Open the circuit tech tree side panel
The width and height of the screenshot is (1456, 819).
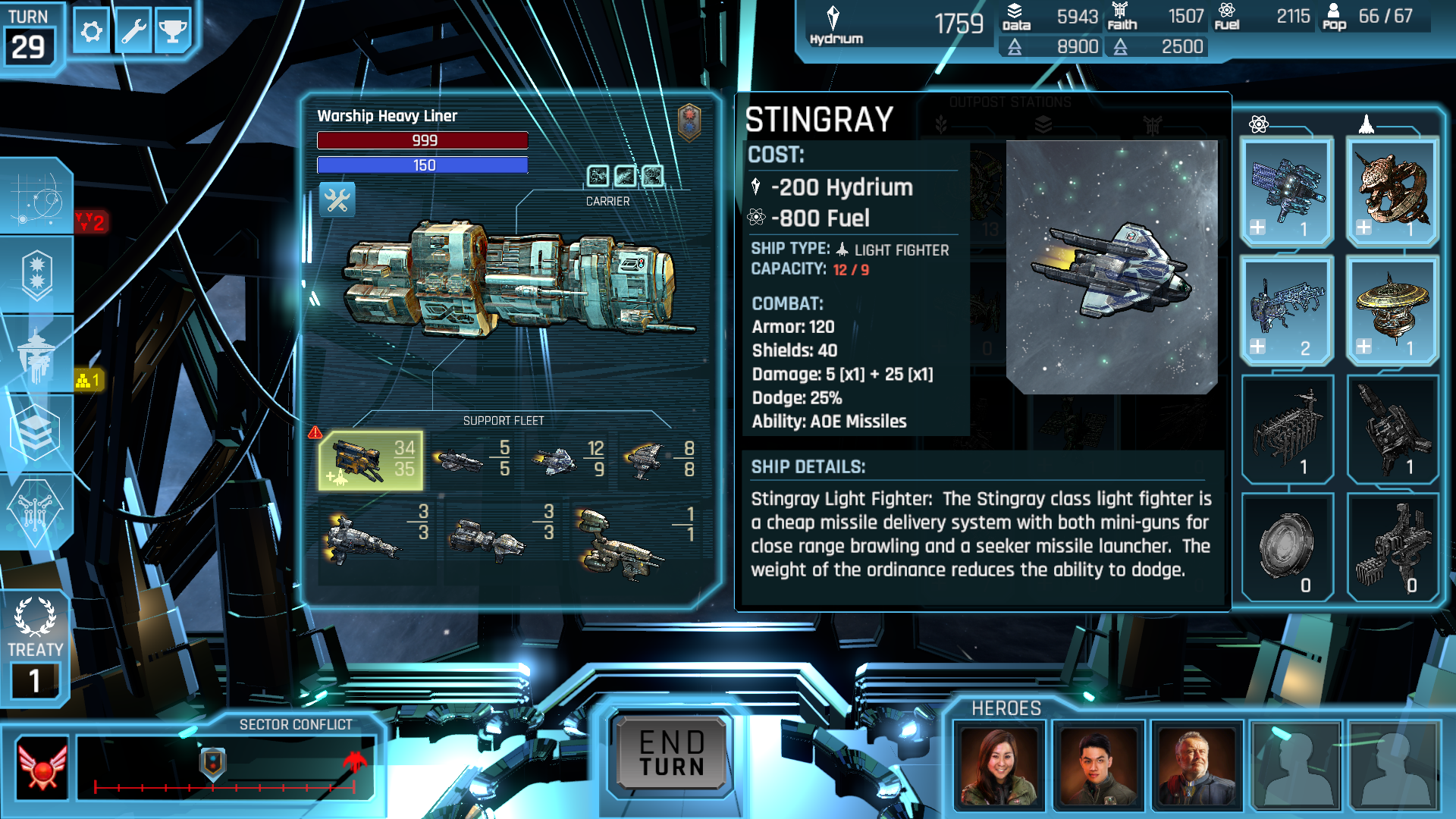click(35, 512)
